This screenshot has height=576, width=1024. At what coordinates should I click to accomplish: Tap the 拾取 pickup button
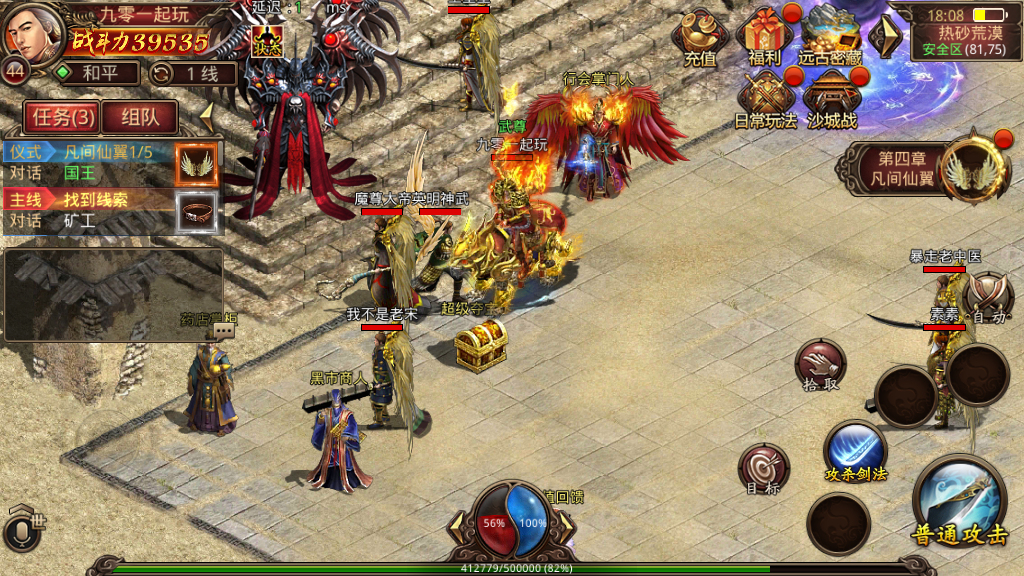pyautogui.click(x=820, y=365)
